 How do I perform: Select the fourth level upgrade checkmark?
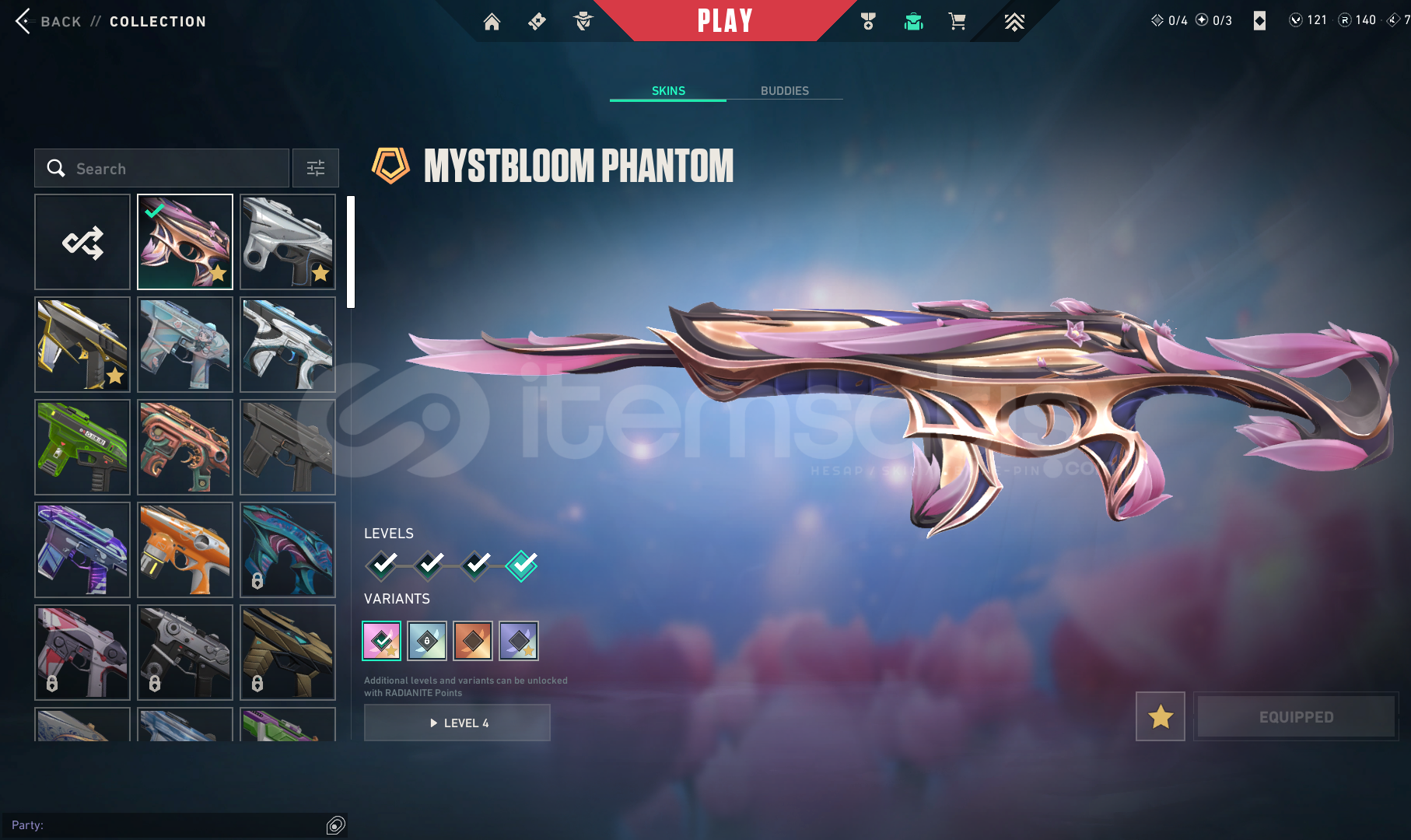click(521, 565)
